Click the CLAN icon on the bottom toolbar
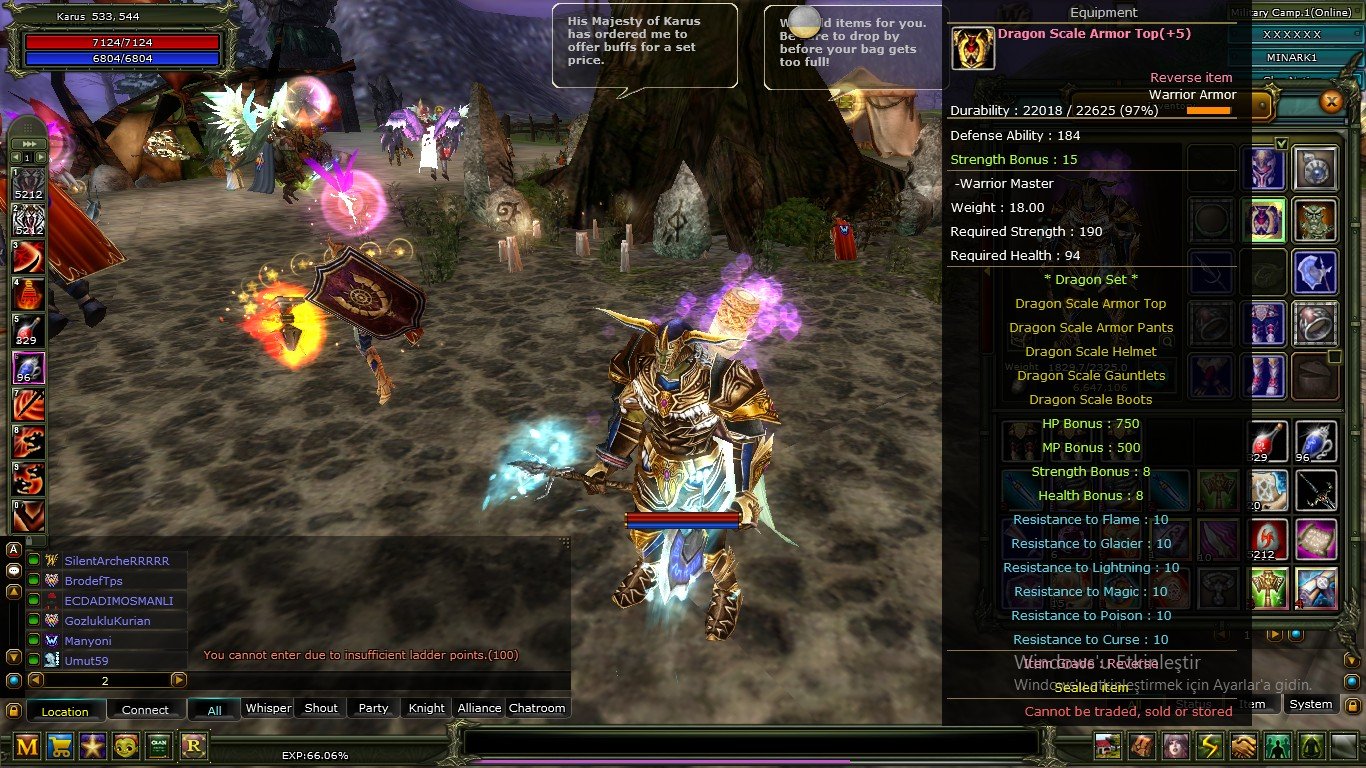 coord(158,746)
